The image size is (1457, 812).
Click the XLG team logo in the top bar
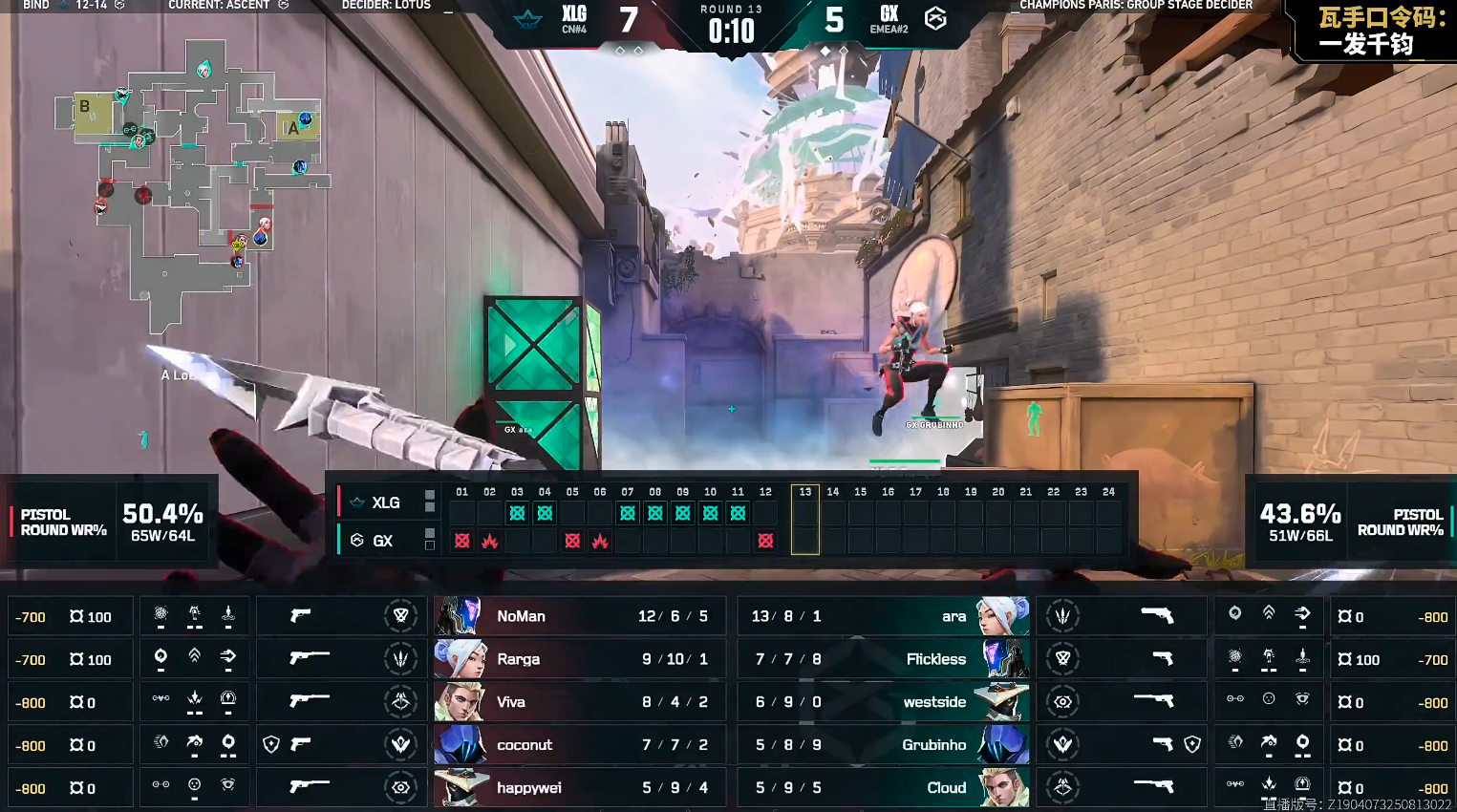pos(528,19)
